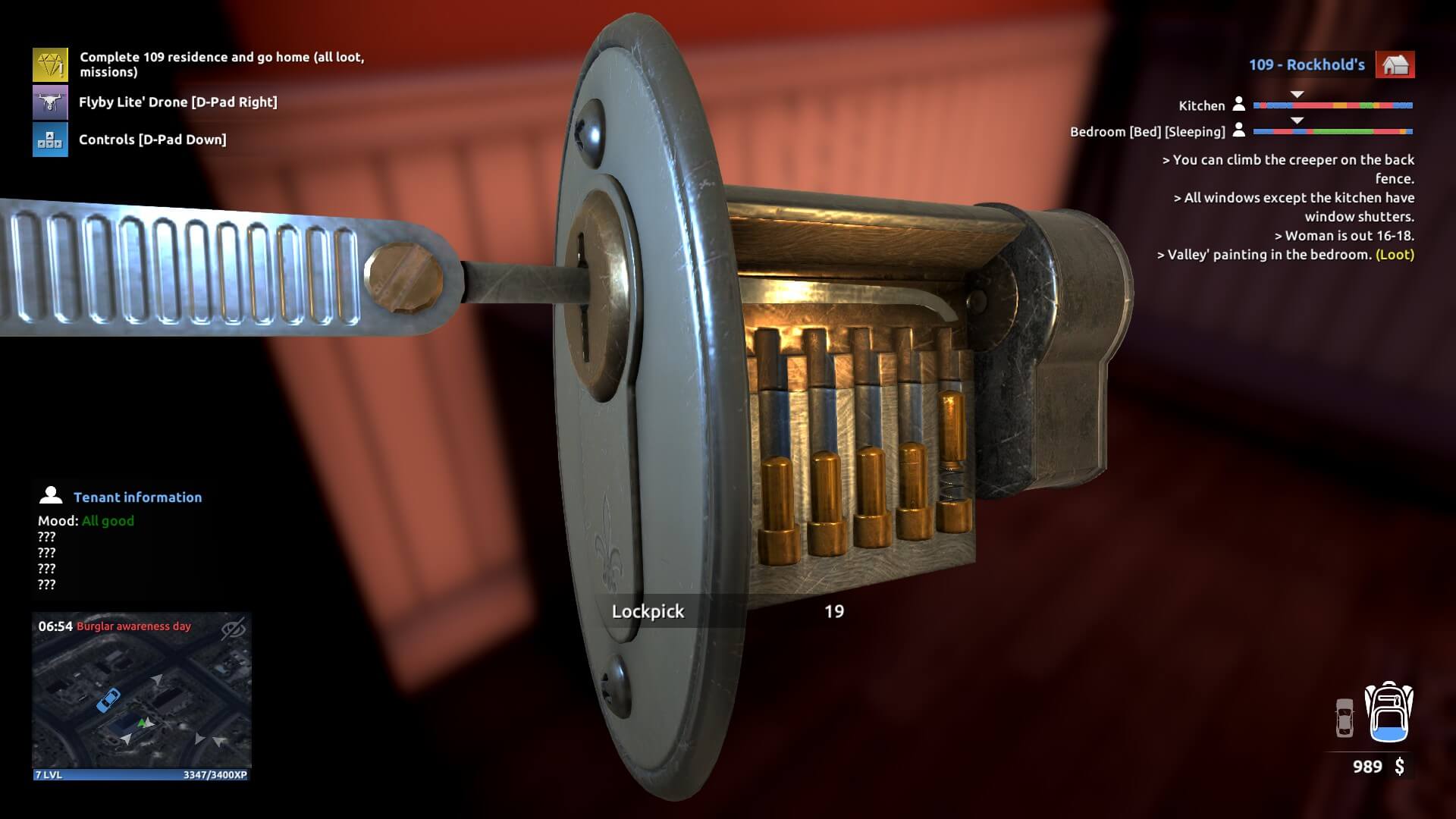Select the Bedroom sleeping tenant schedule bar
1456x819 pixels.
tap(1332, 132)
